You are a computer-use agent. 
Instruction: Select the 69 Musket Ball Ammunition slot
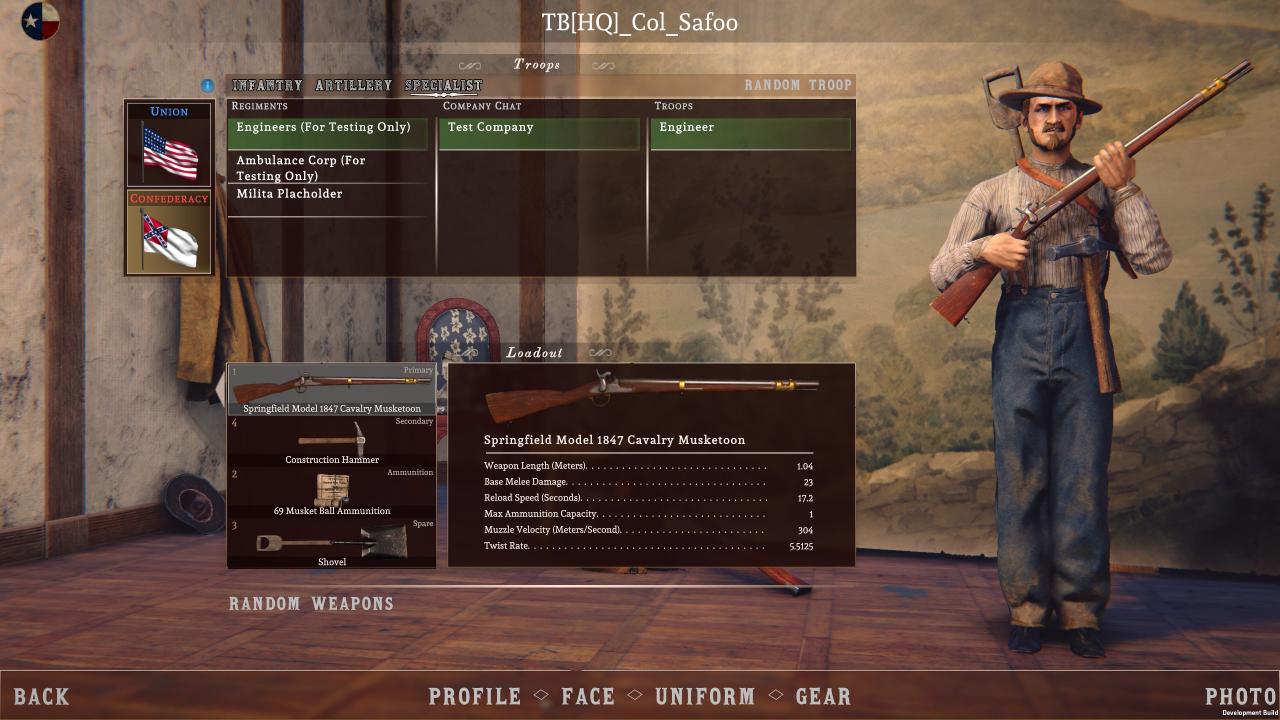click(x=332, y=492)
